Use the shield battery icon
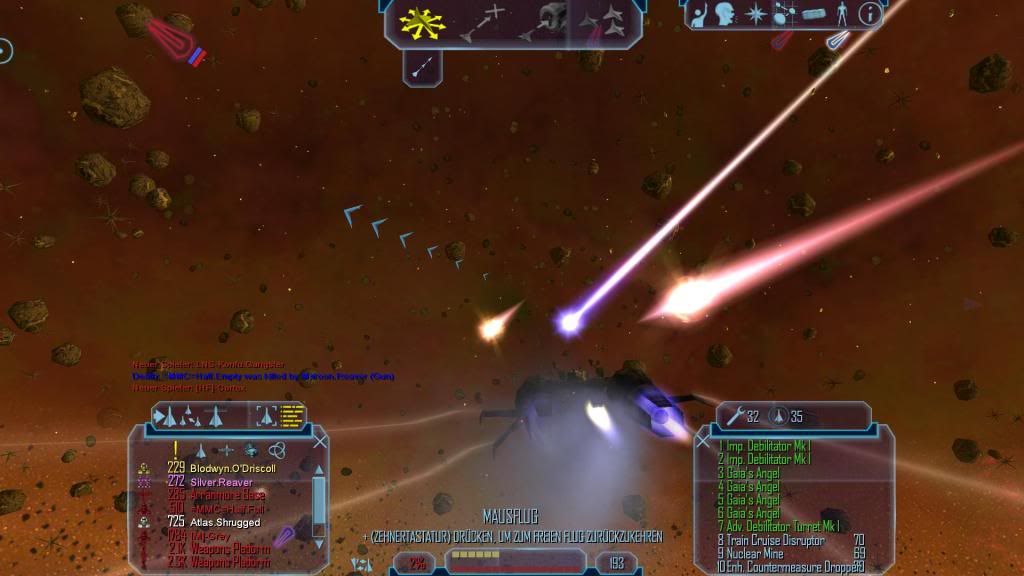The width and height of the screenshot is (1024, 576). pos(779,415)
